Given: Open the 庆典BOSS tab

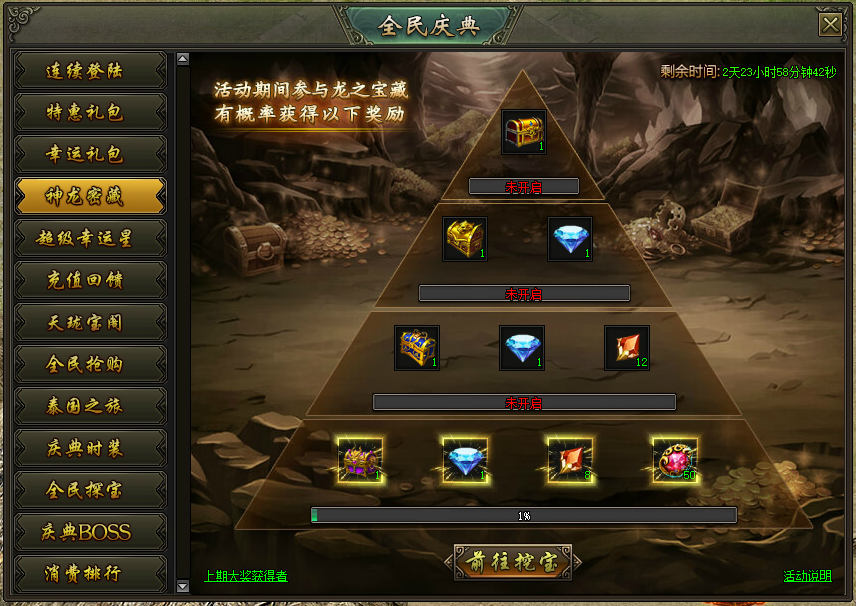Looking at the screenshot, I should (90, 532).
